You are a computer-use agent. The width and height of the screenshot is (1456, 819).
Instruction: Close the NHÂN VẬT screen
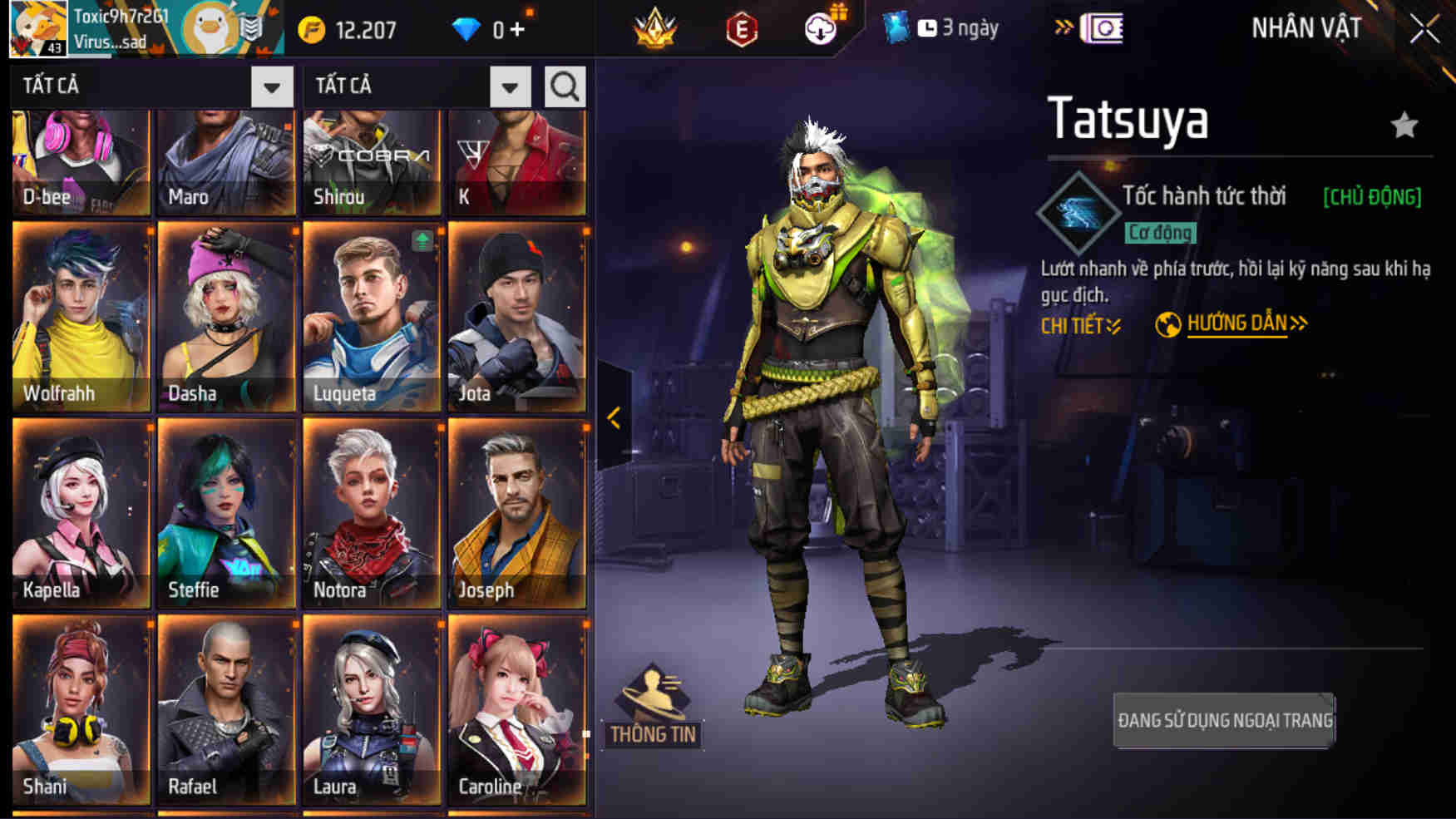pyautogui.click(x=1424, y=27)
